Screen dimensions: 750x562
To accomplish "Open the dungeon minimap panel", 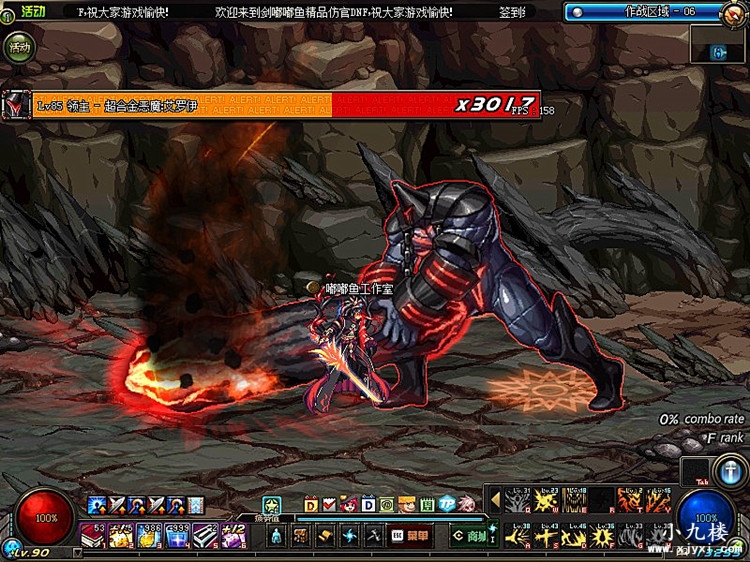I will click(718, 49).
